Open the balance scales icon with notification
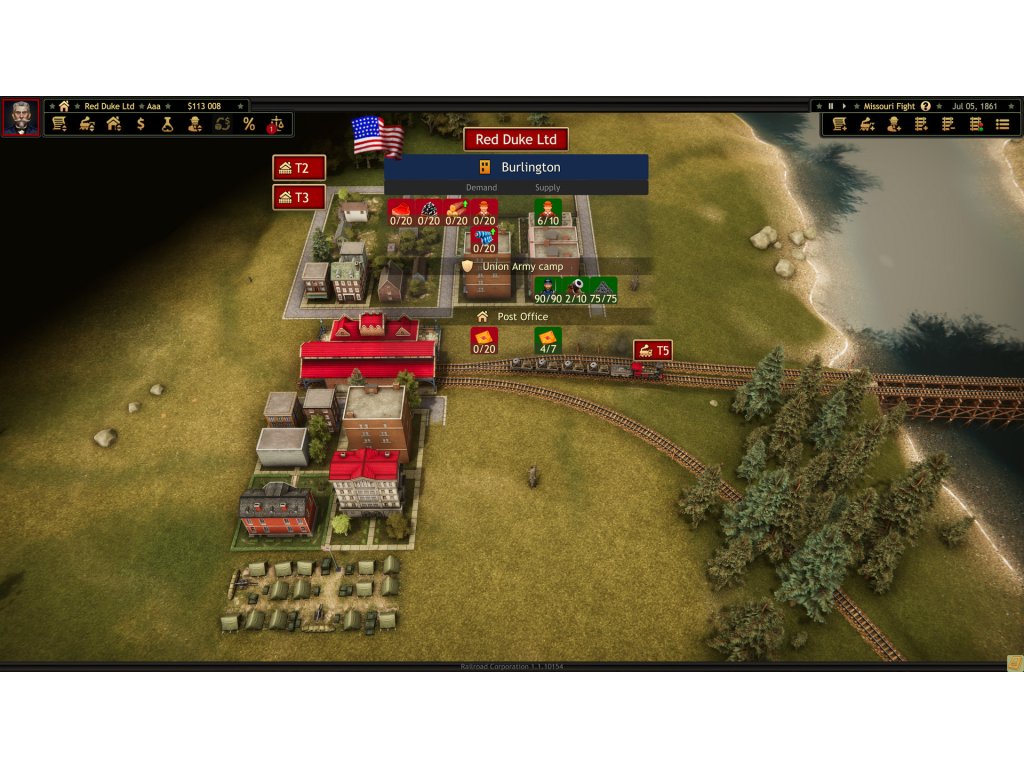1024x768 pixels. point(276,124)
